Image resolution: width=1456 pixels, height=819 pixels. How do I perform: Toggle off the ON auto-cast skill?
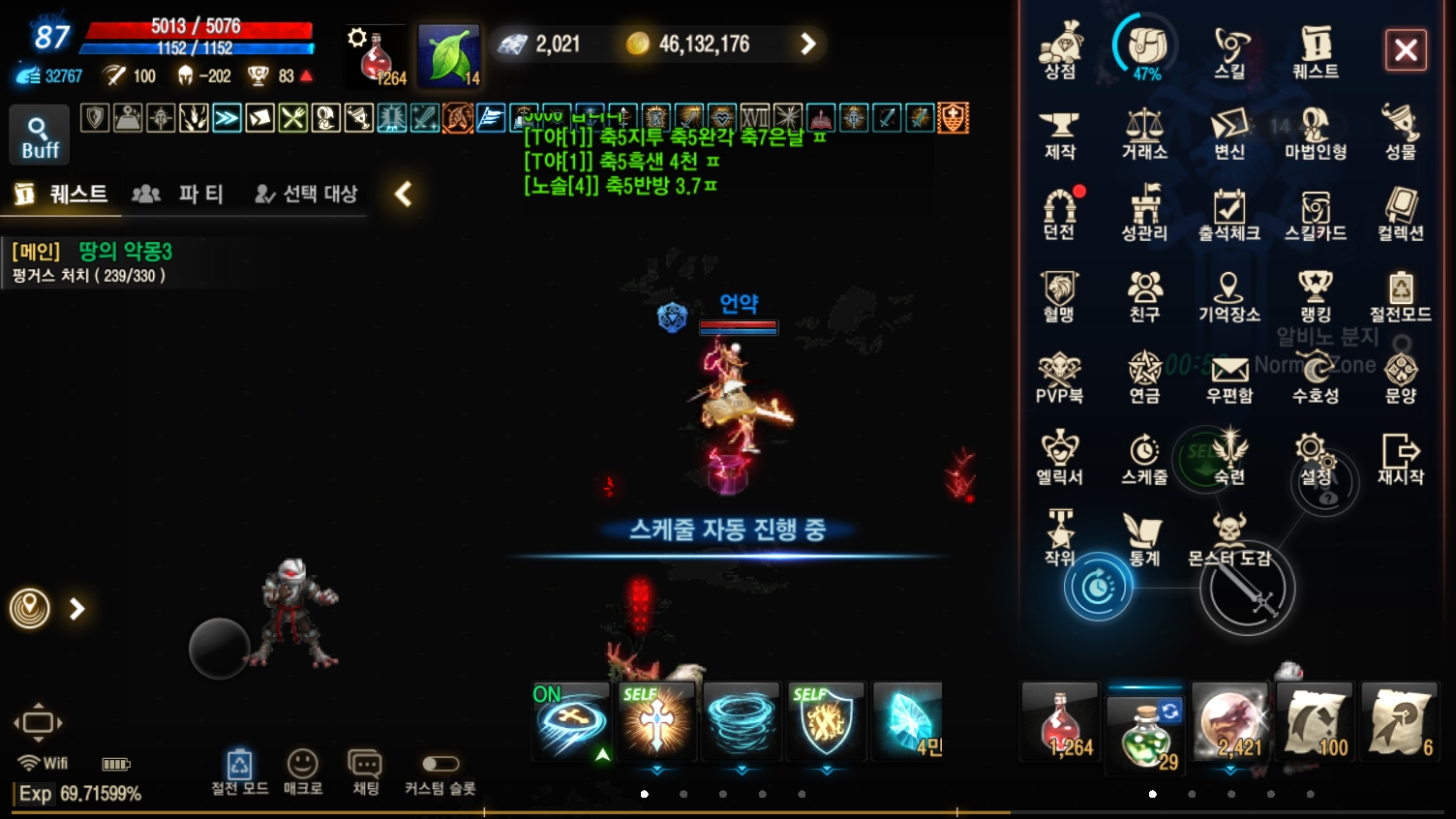click(x=570, y=721)
